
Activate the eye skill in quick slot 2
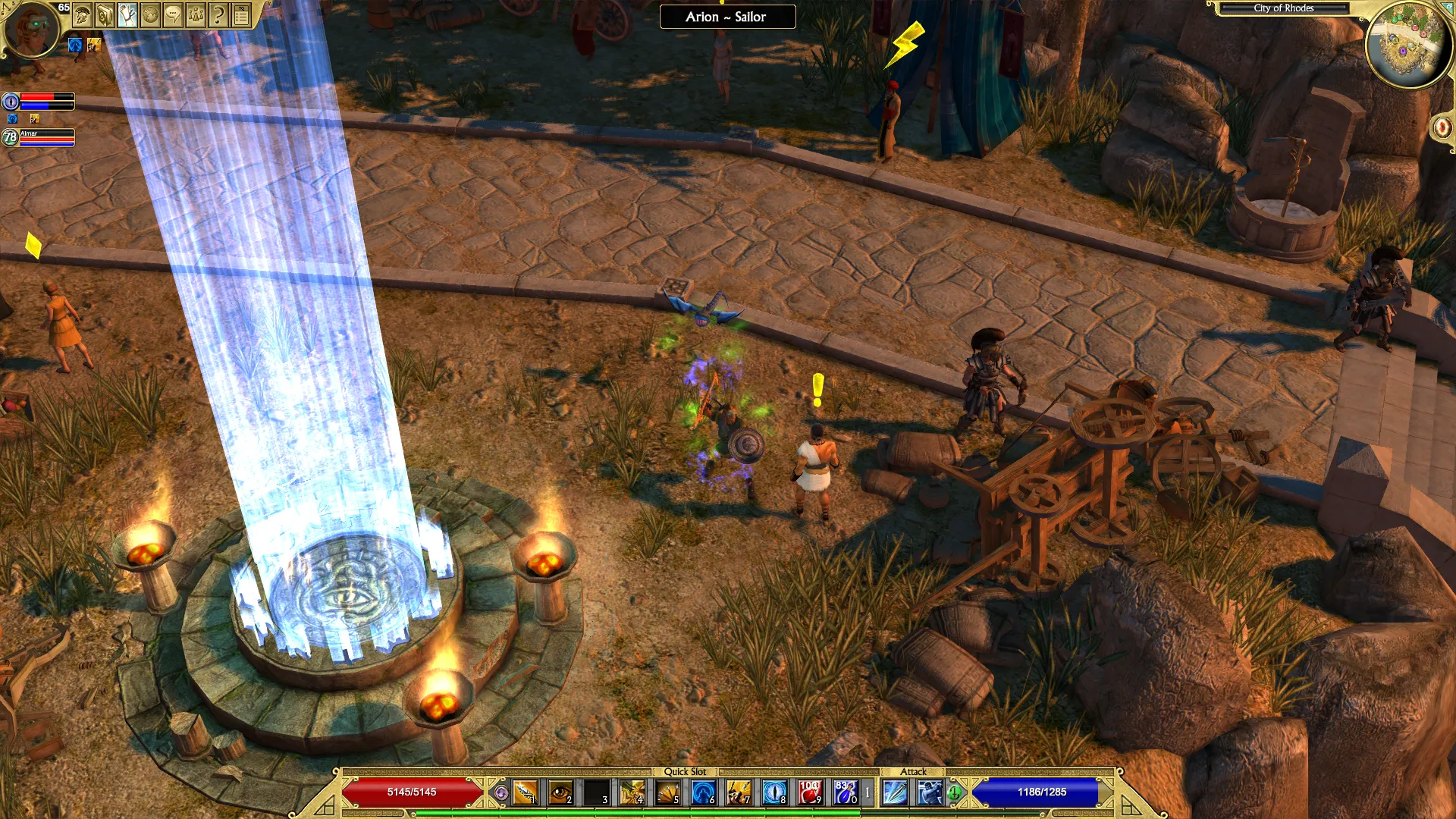[560, 792]
